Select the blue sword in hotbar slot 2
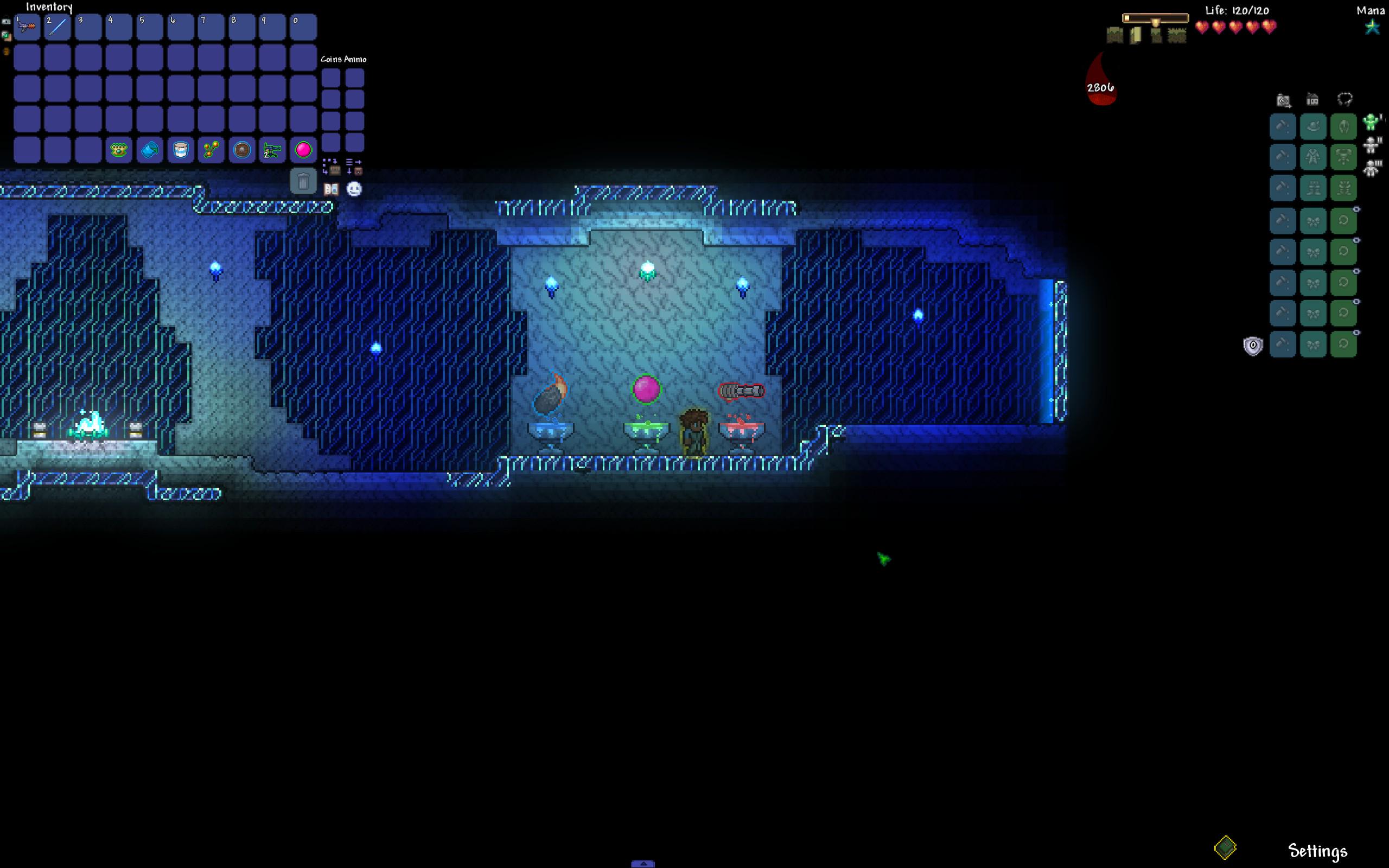1389x868 pixels. tap(58, 27)
